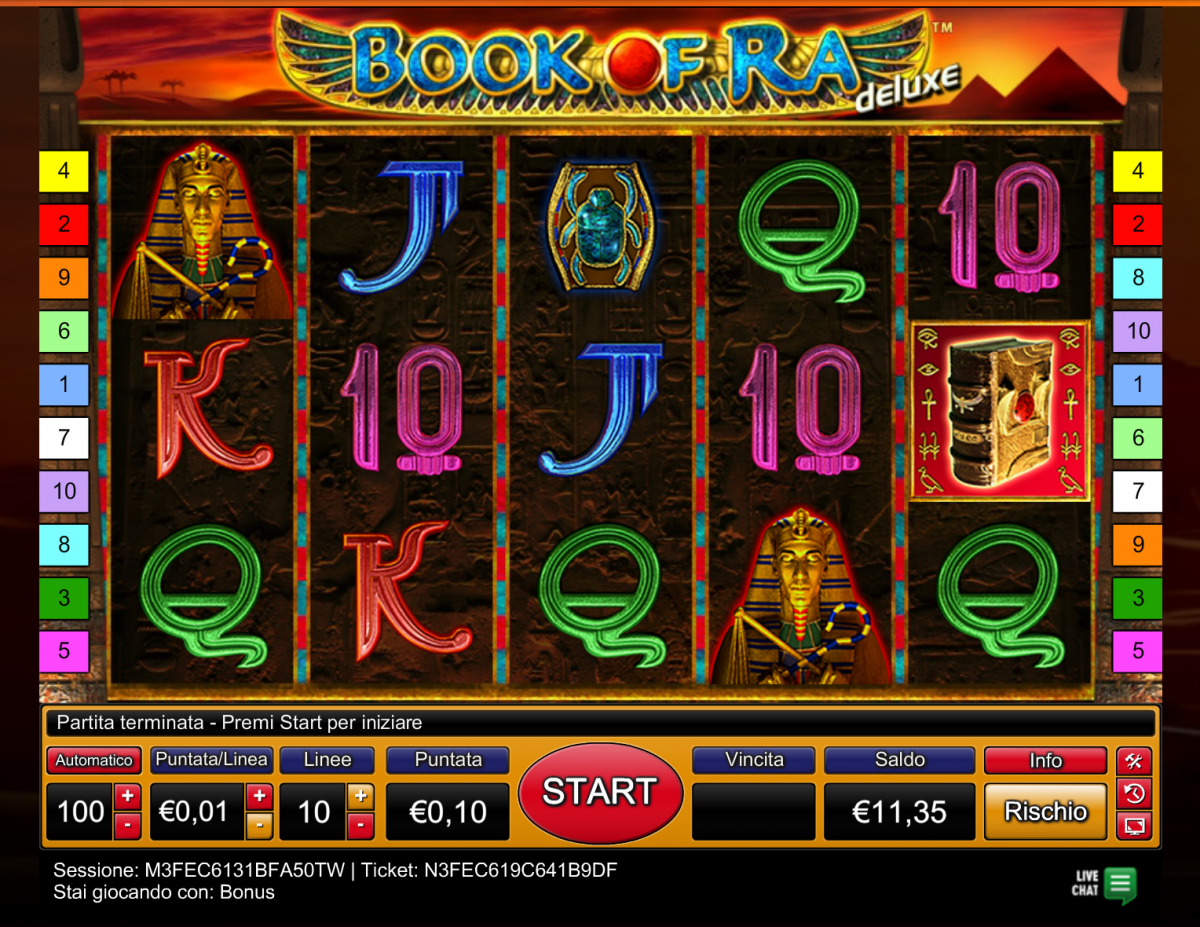
Task: Activate the Rischio gamble button
Action: coord(1045,811)
